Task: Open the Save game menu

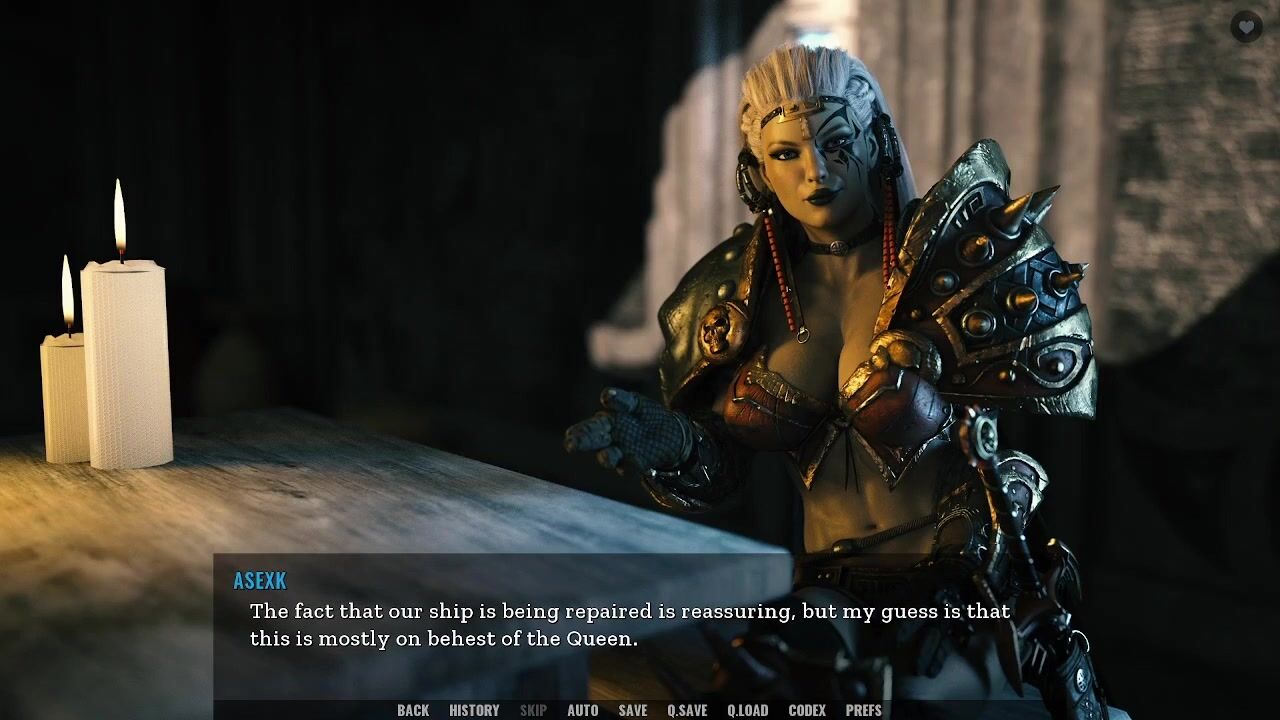Action: pyautogui.click(x=633, y=710)
